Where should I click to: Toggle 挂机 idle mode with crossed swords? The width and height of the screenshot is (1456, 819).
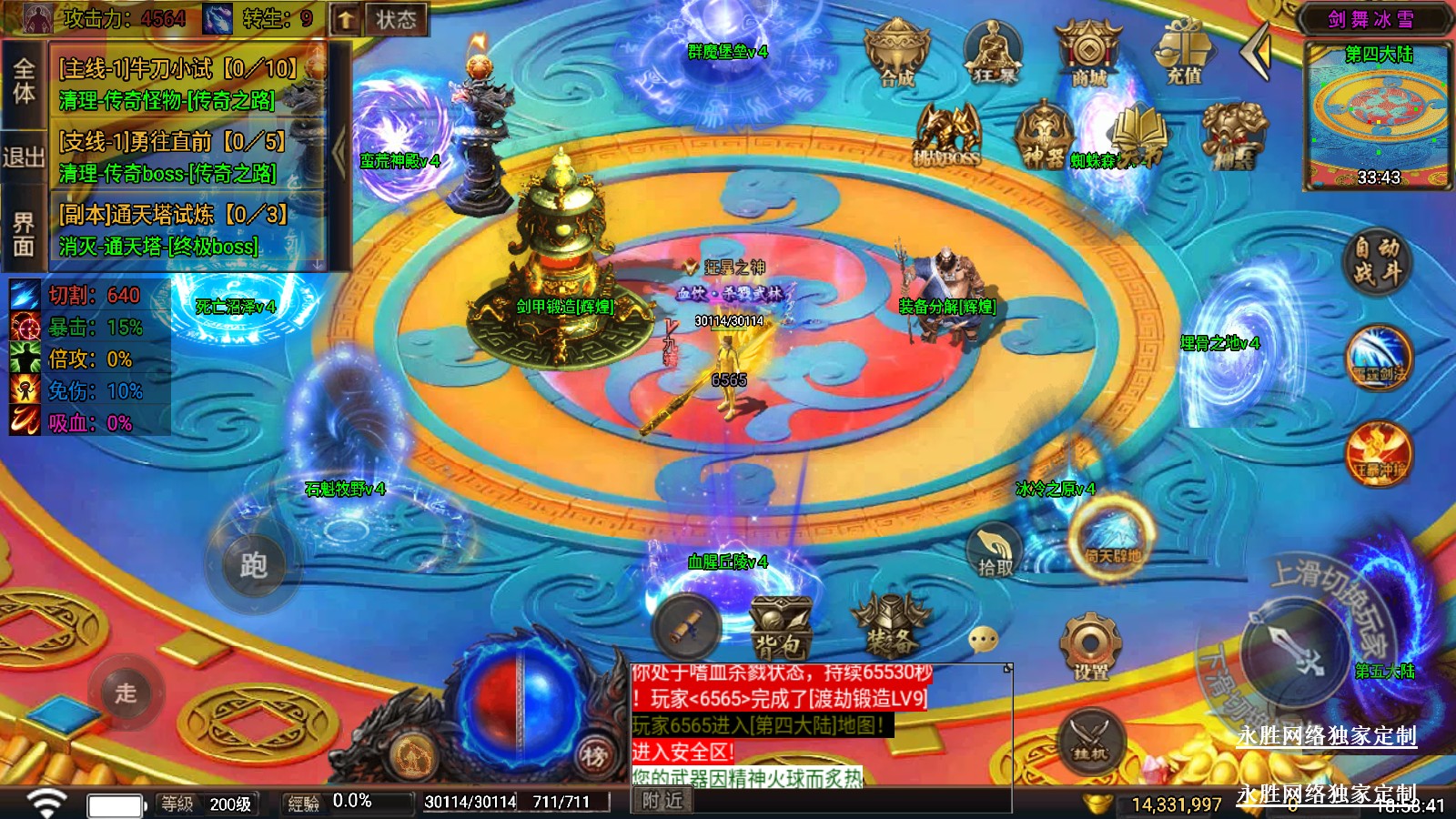[x=1089, y=739]
